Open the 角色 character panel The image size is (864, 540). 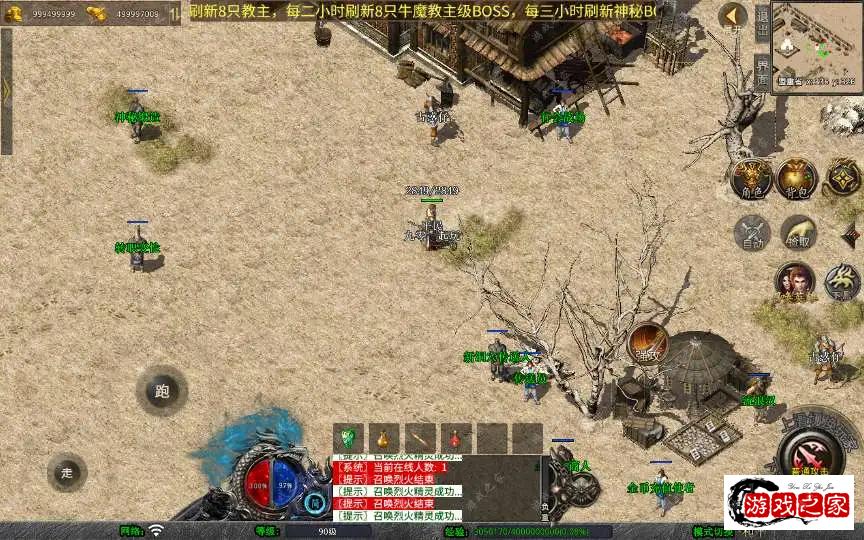[x=750, y=178]
